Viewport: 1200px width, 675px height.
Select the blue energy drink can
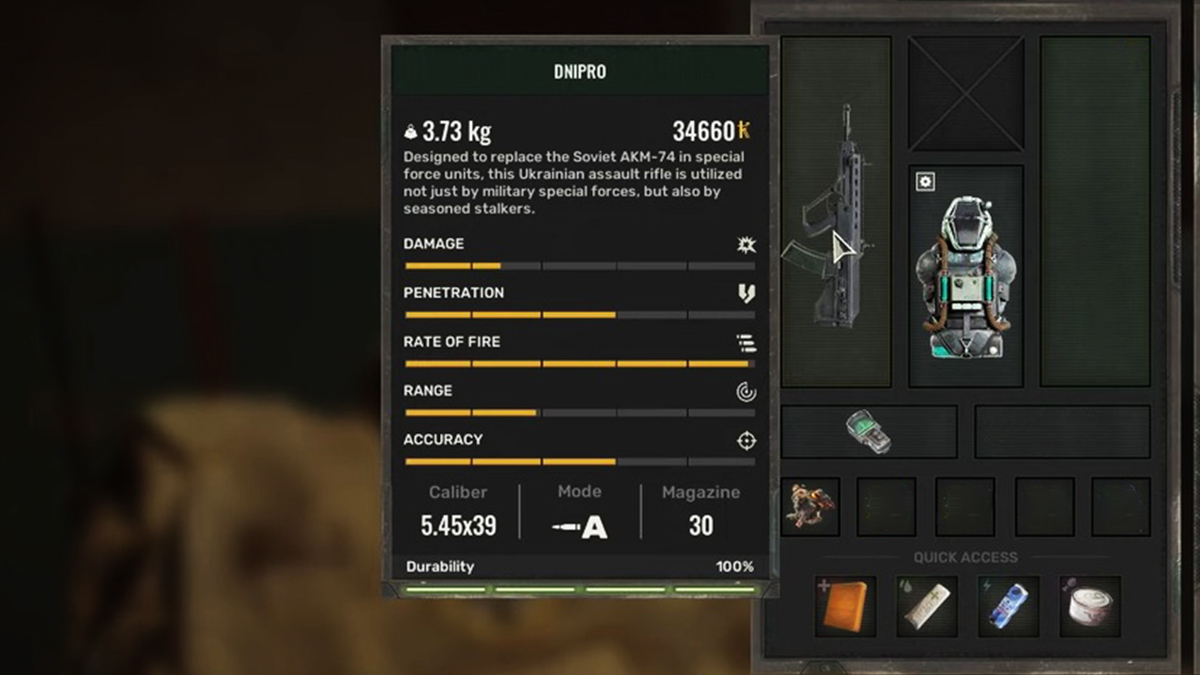pyautogui.click(x=1008, y=607)
